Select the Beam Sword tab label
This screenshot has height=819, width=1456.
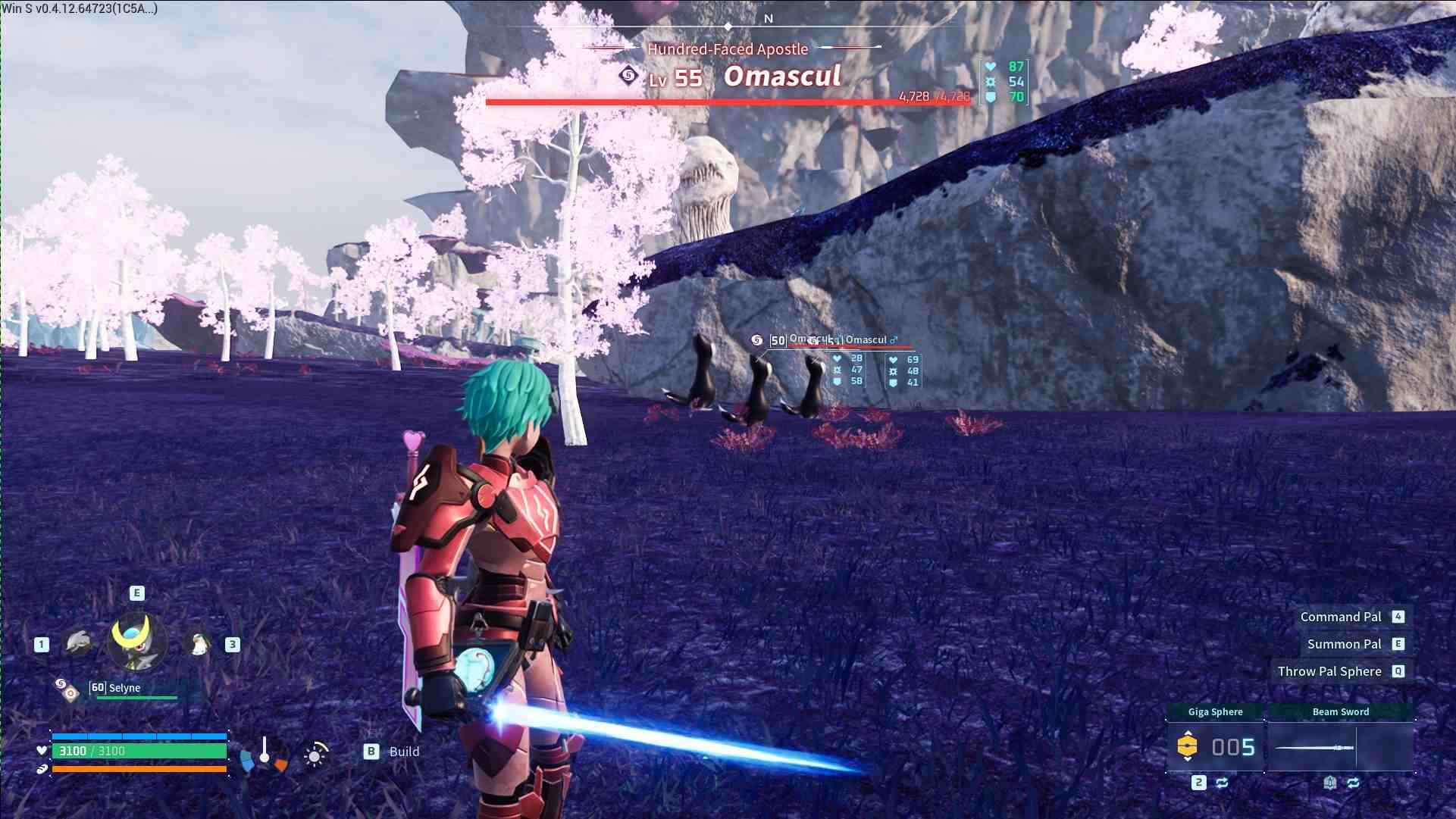click(1342, 711)
